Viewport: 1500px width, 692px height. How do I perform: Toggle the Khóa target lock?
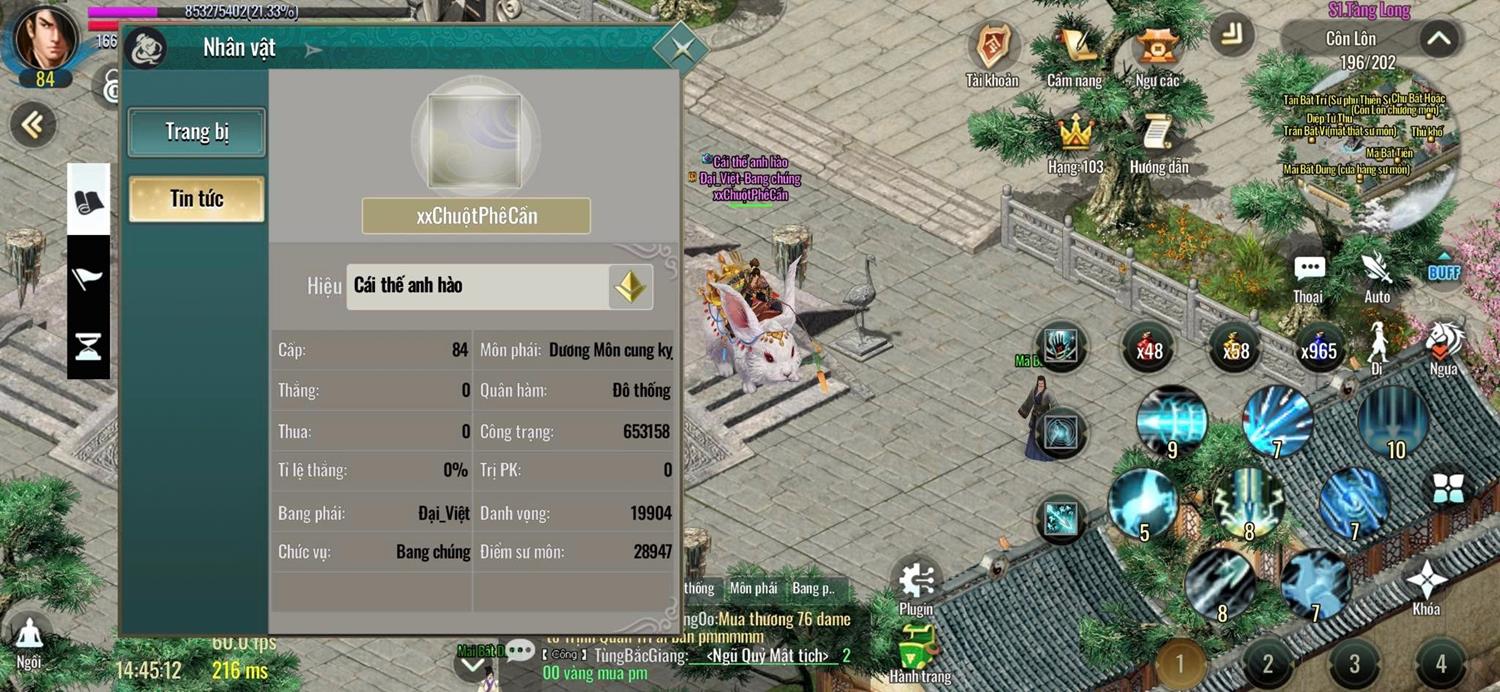click(1427, 583)
